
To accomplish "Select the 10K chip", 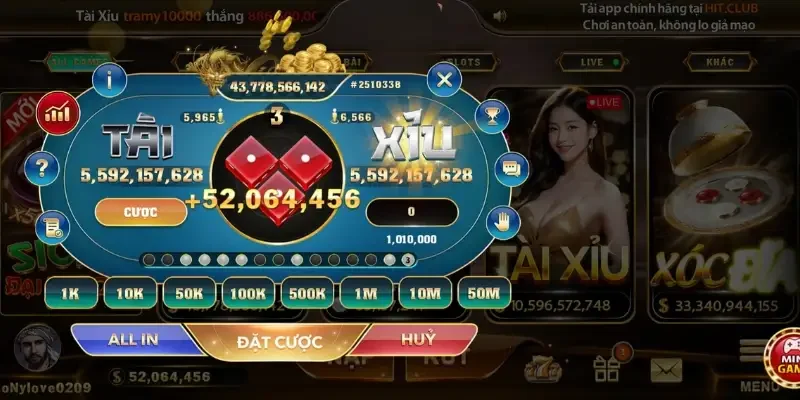I will [129, 293].
